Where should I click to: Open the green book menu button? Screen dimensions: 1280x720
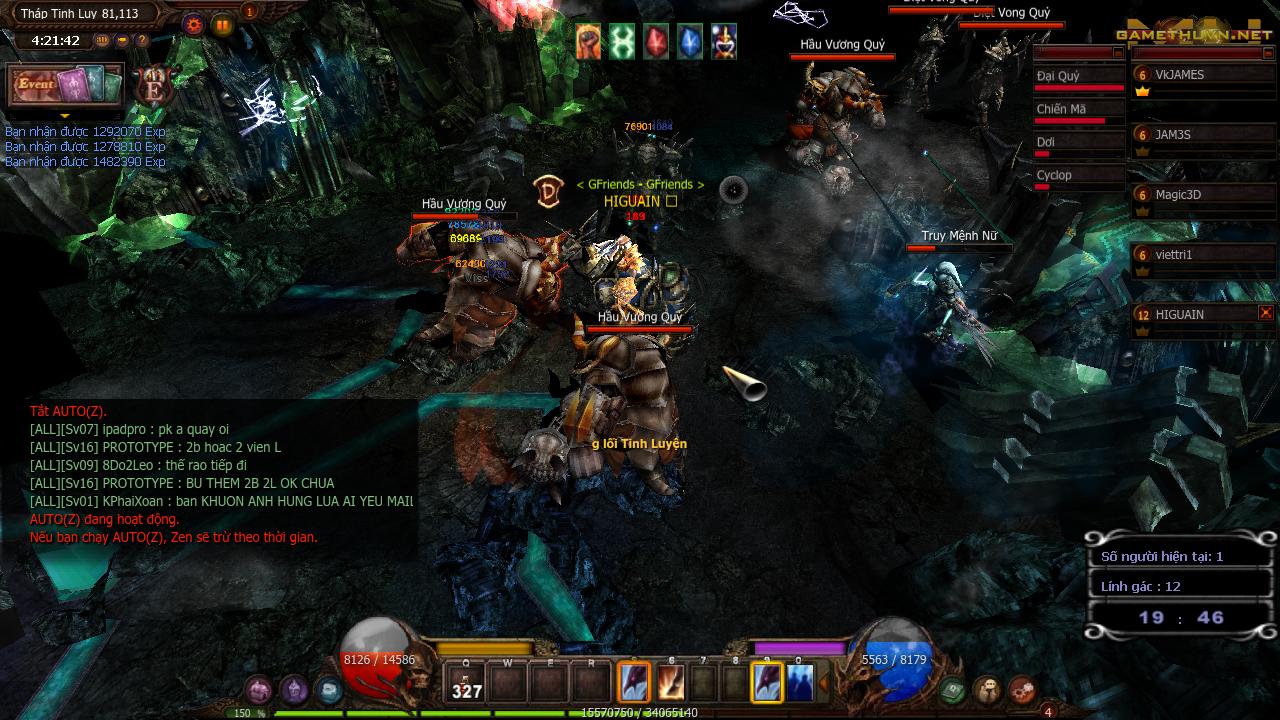[952, 689]
